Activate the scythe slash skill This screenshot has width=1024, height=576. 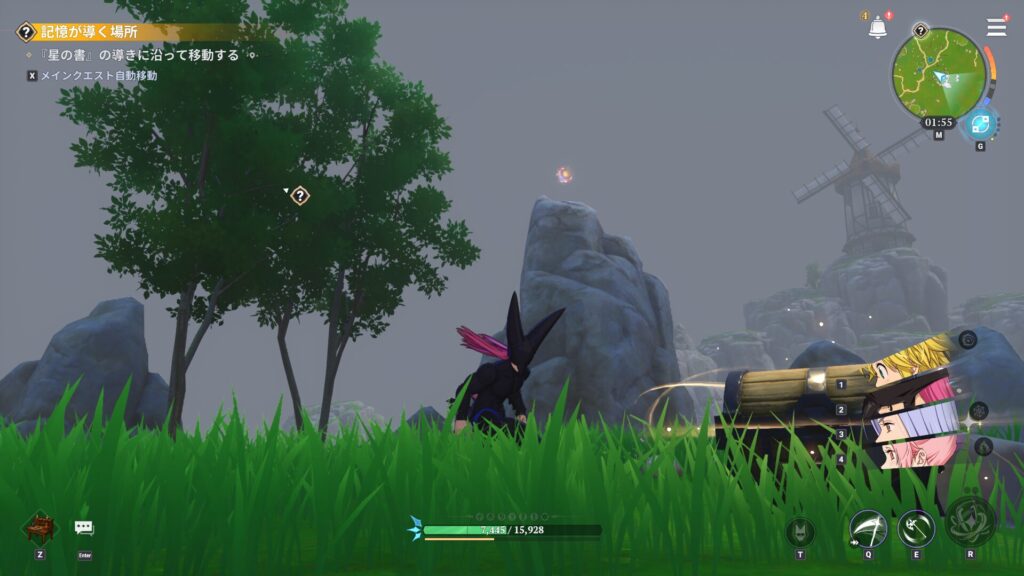click(x=867, y=528)
